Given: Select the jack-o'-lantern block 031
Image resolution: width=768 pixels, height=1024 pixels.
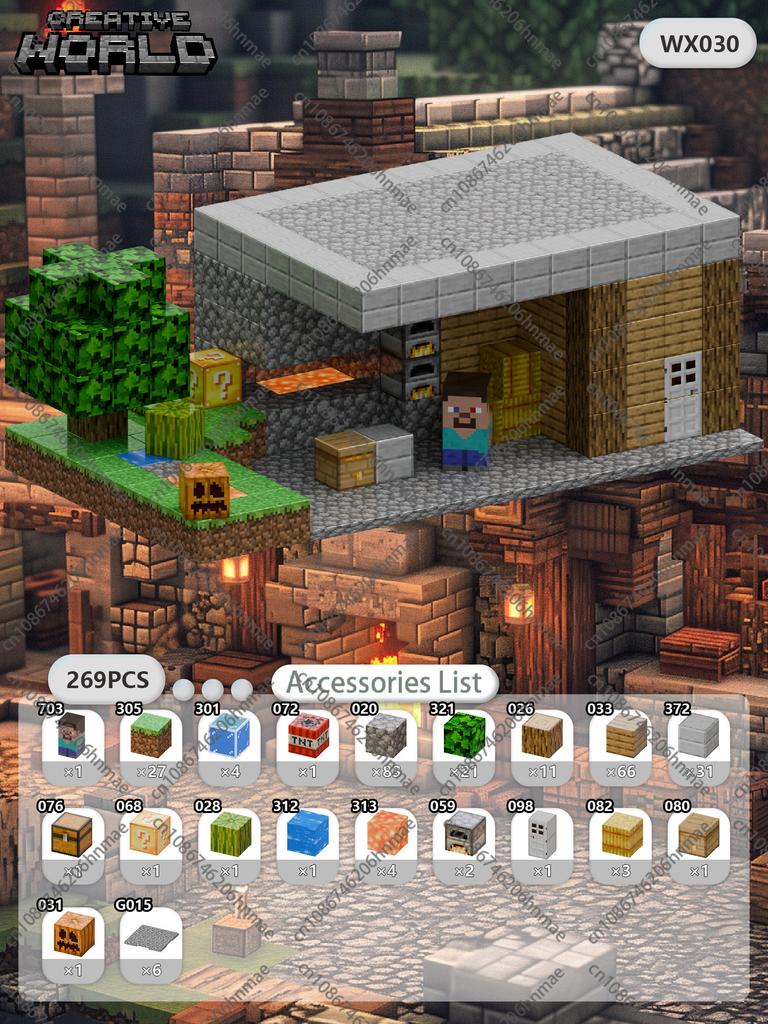Looking at the screenshot, I should click(72, 934).
